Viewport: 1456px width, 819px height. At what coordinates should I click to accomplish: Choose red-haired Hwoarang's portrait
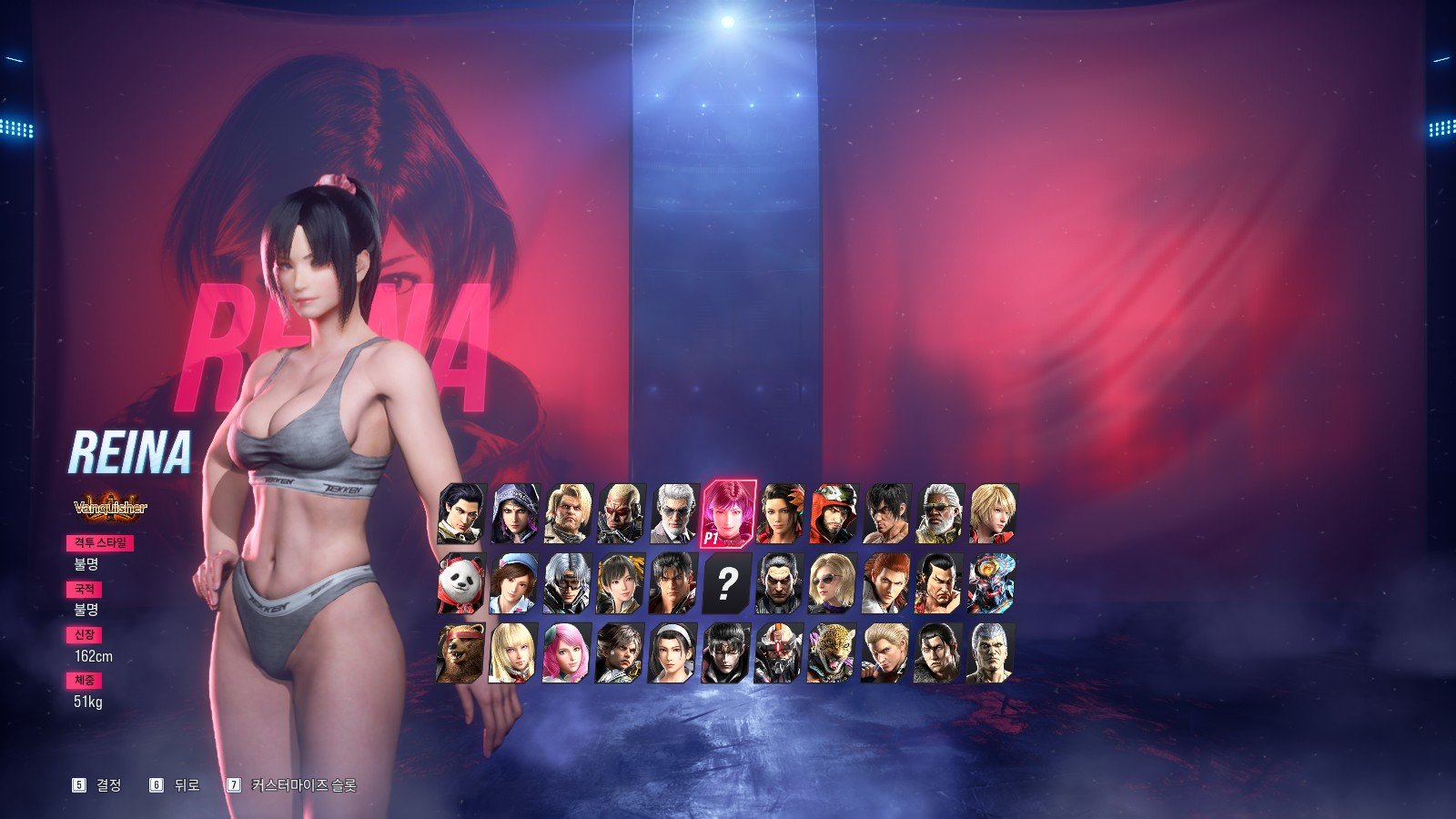tap(885, 584)
